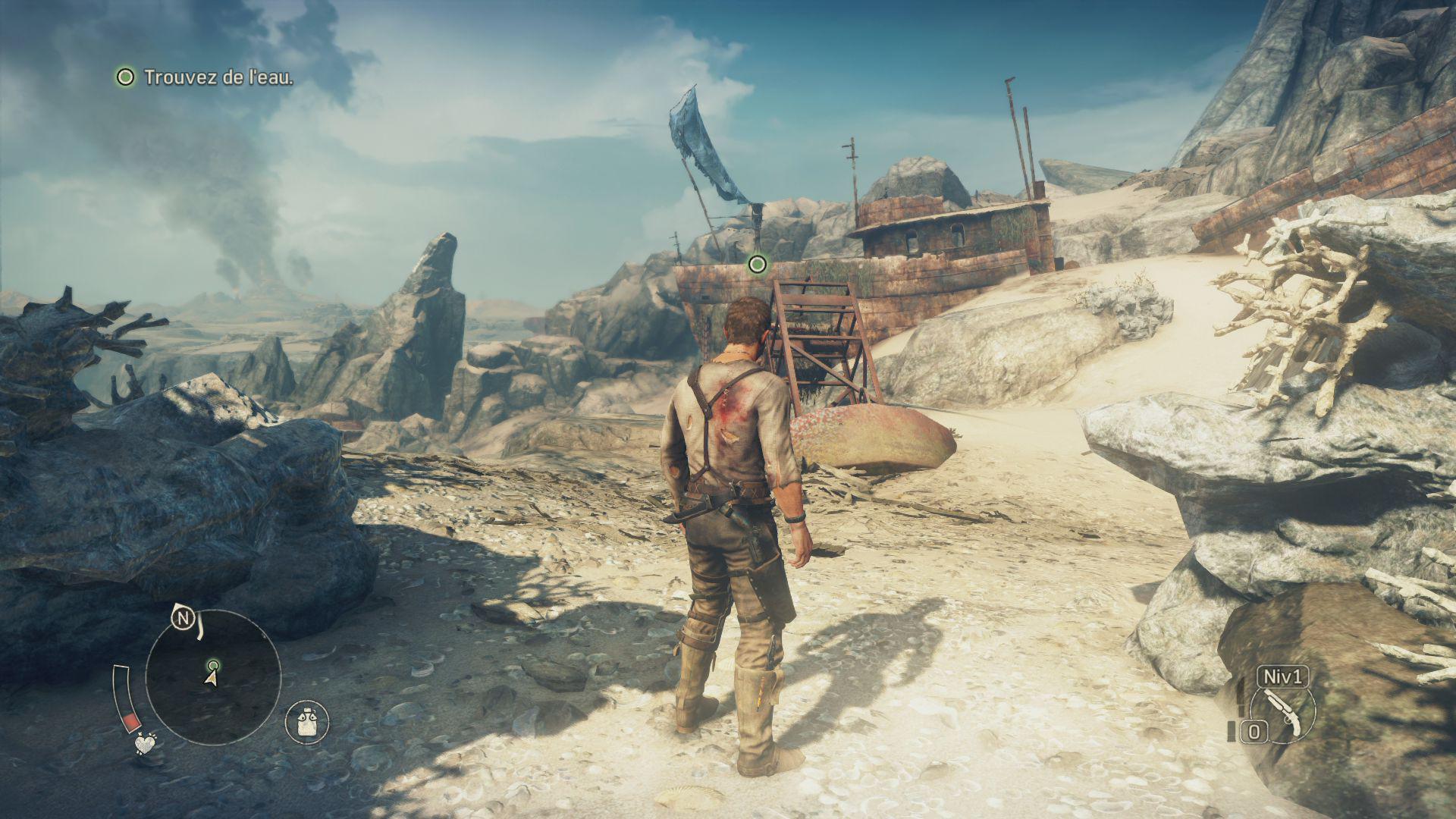
Task: Click the north compass indicator on minimap
Action: (x=182, y=619)
